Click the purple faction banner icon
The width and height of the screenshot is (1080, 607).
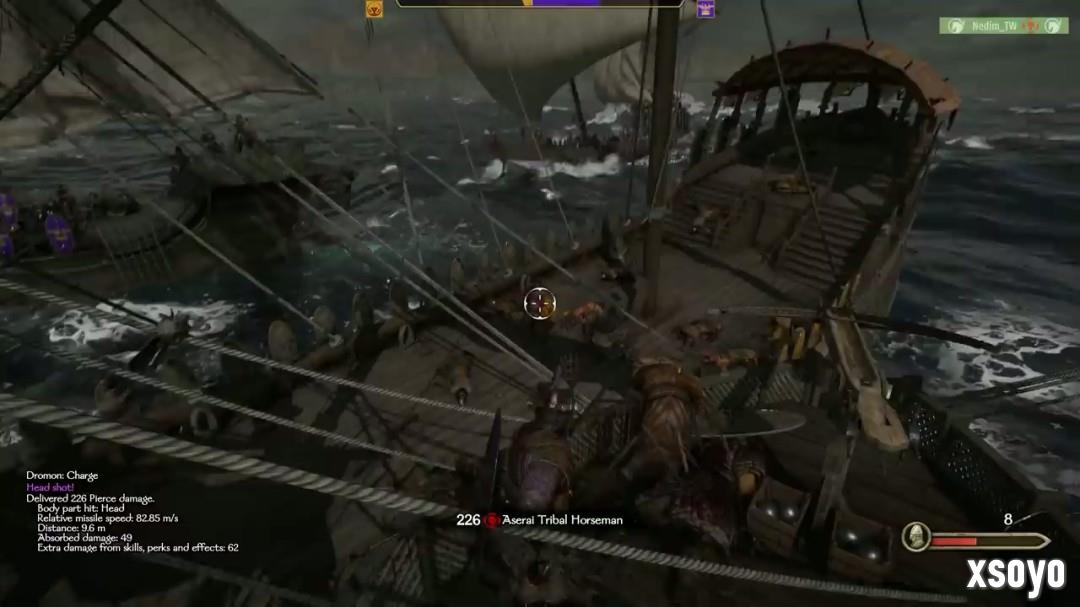point(705,9)
